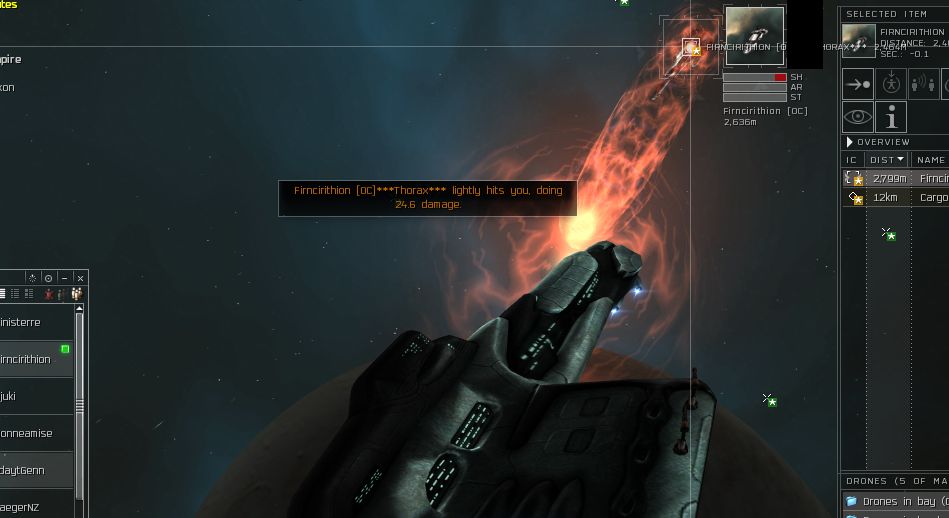
Task: Click the Firncirithion target bracket in space
Action: tap(691, 47)
